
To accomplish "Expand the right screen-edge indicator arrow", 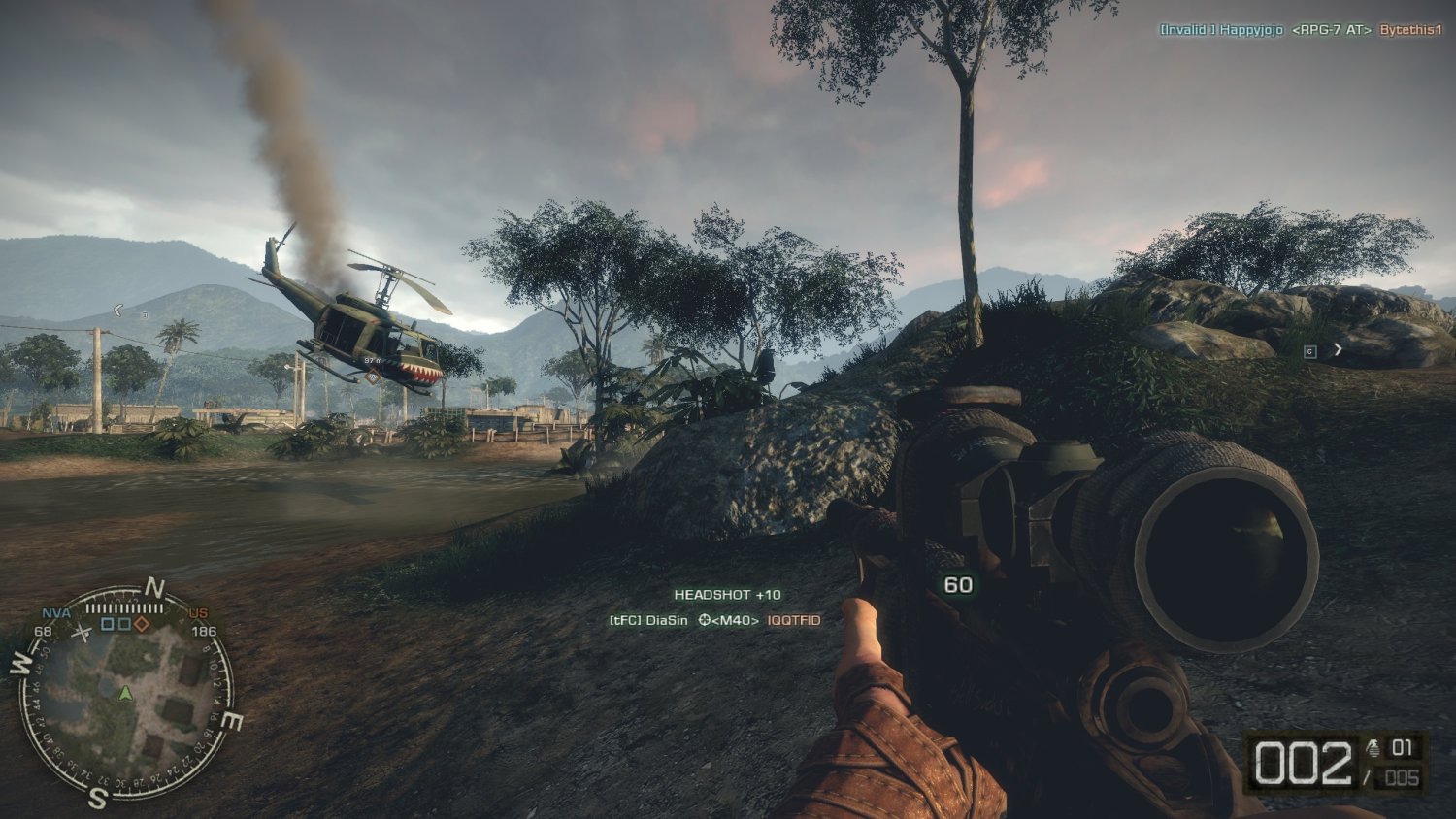I will pyautogui.click(x=1338, y=349).
